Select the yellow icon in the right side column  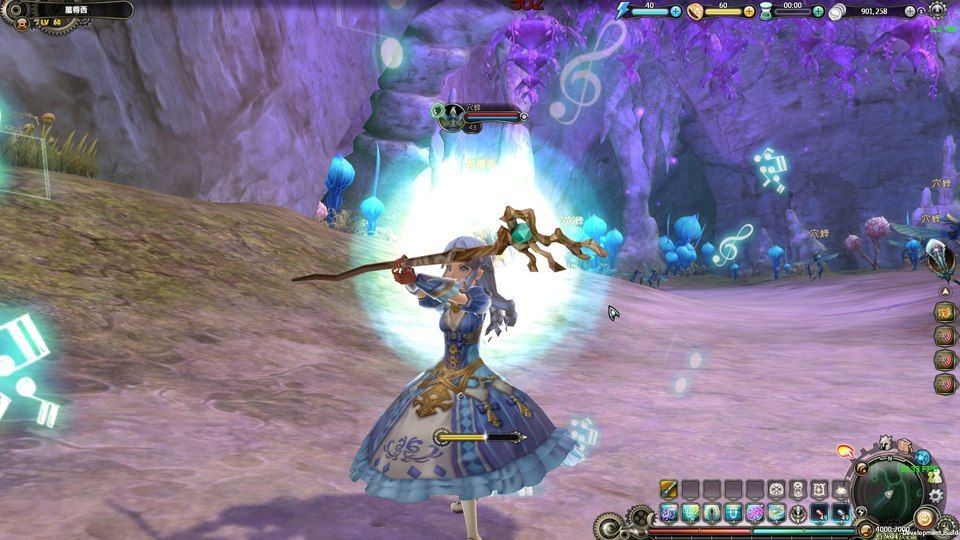(x=943, y=312)
